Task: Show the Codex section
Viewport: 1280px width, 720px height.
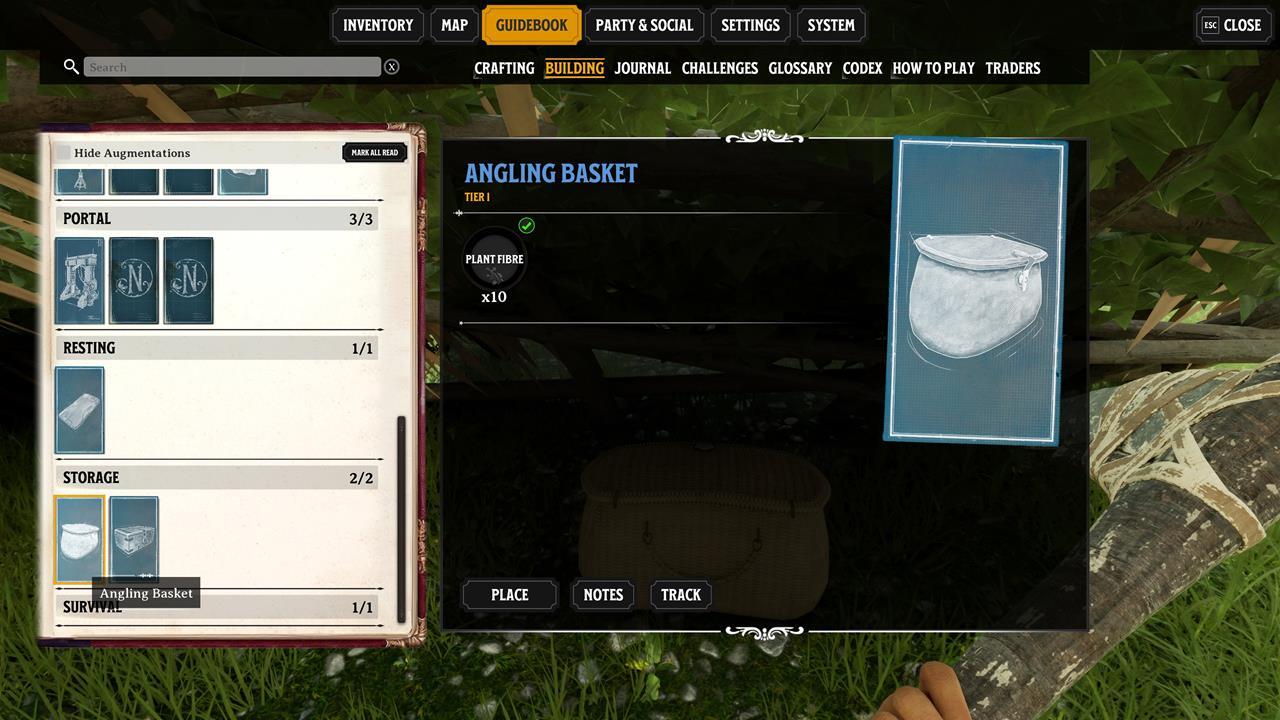Action: click(x=862, y=68)
